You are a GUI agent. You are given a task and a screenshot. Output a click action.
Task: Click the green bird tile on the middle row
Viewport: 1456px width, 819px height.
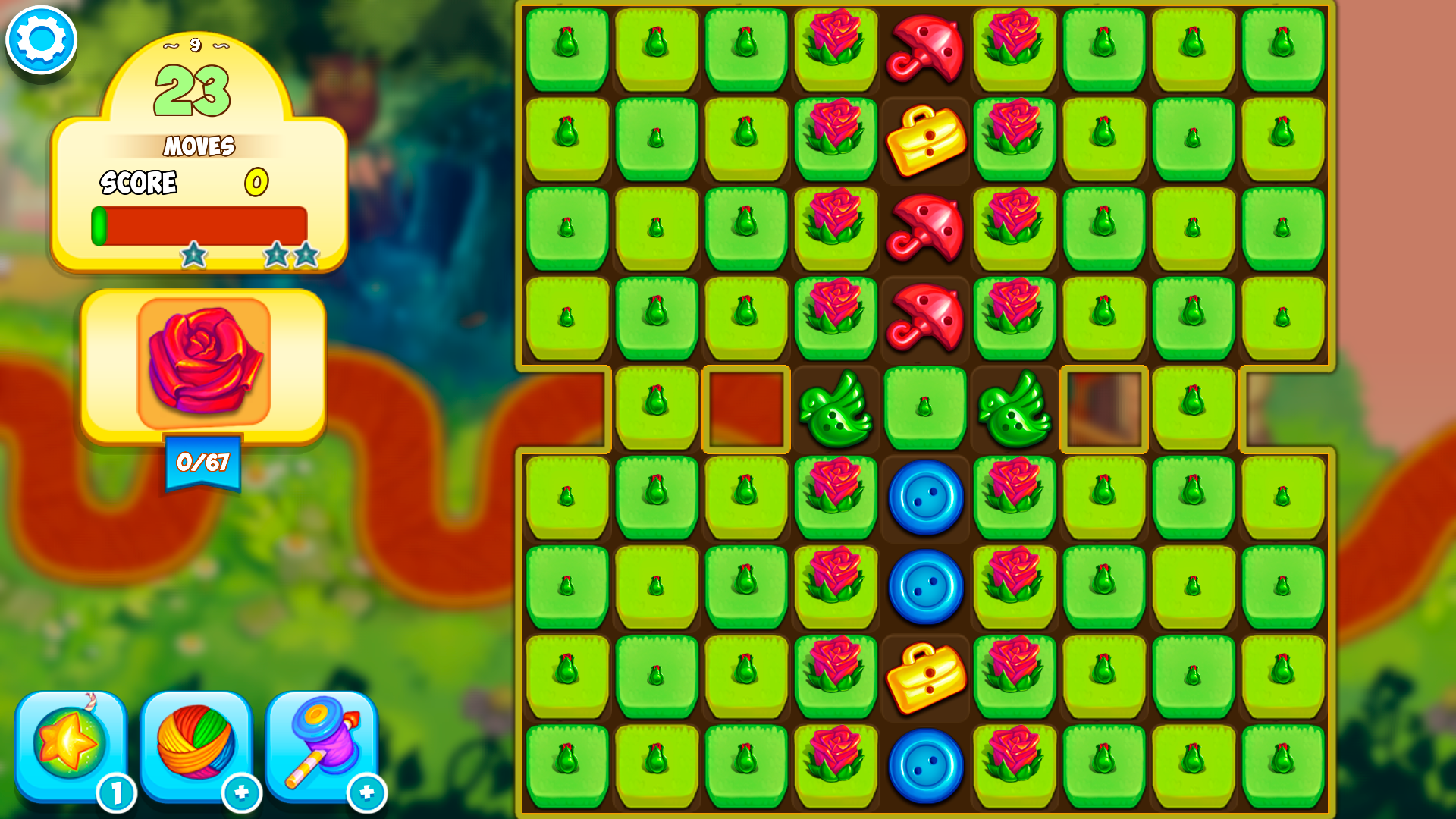coord(835,409)
